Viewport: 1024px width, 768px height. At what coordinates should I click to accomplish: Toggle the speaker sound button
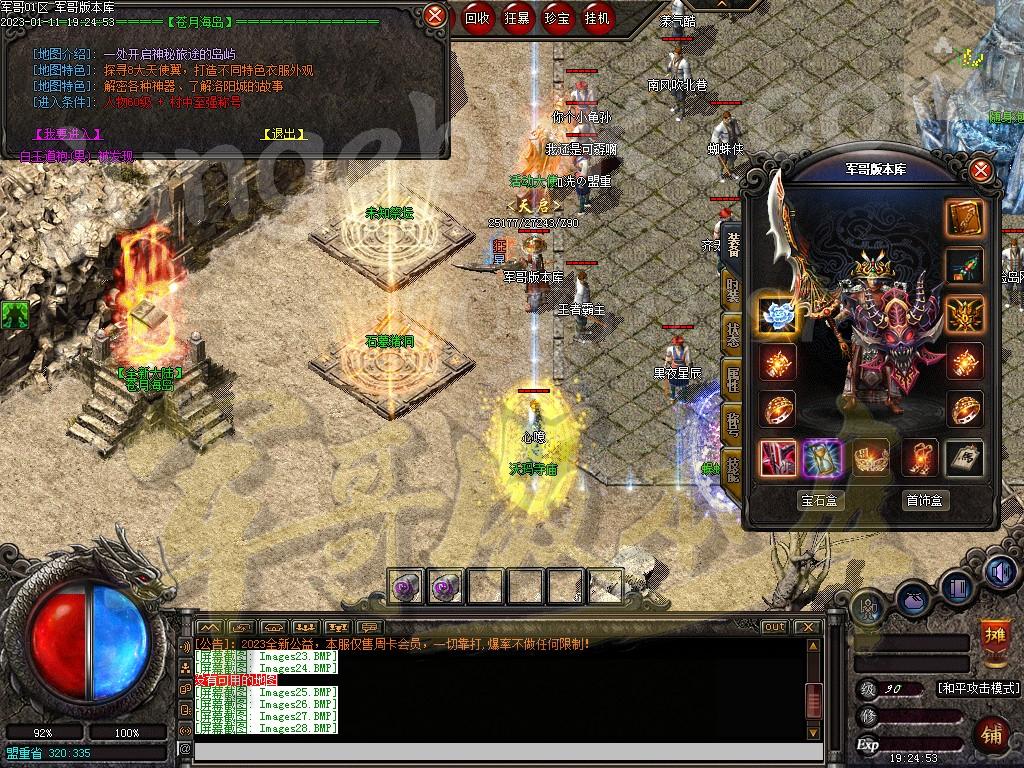(1001, 571)
